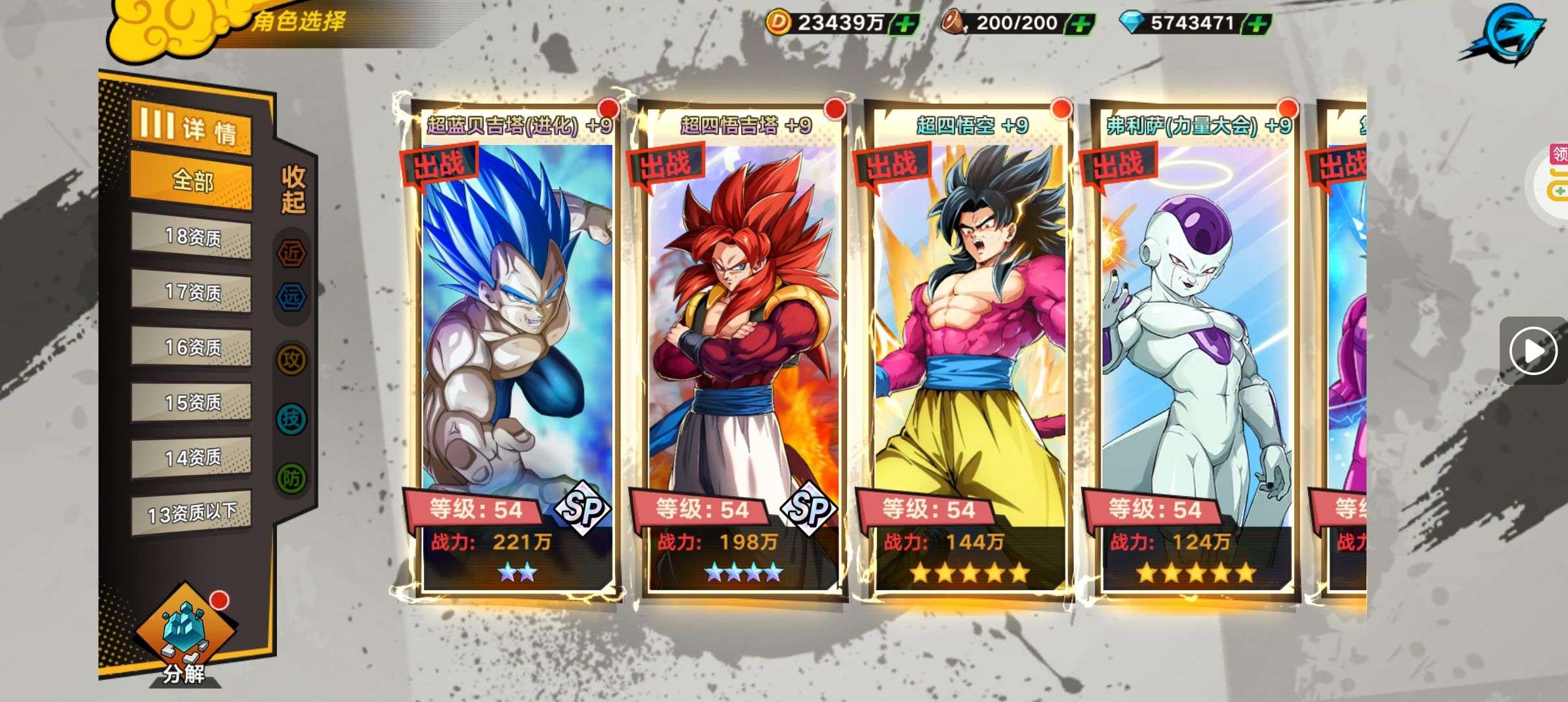Toggle the 攻 attack filter icon
This screenshot has width=1568, height=702.
click(x=292, y=359)
